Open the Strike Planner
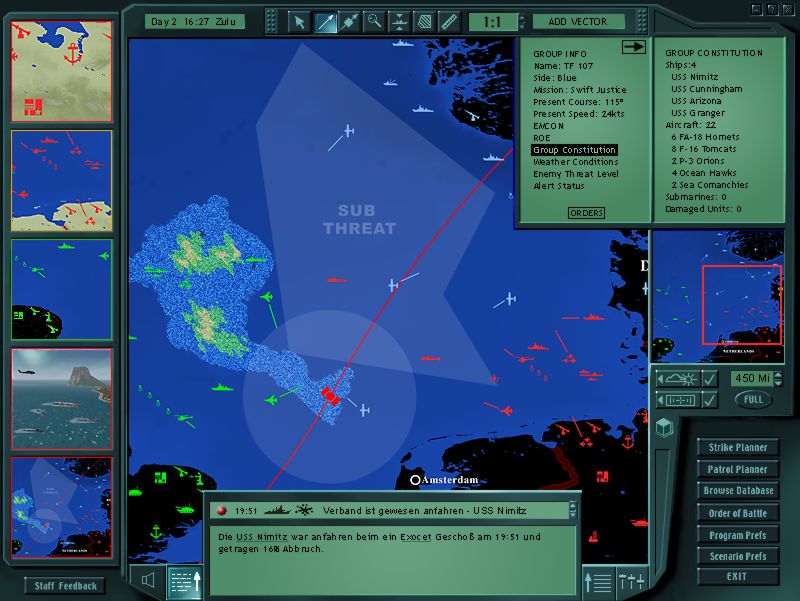Viewport: 800px width, 601px height. [738, 447]
